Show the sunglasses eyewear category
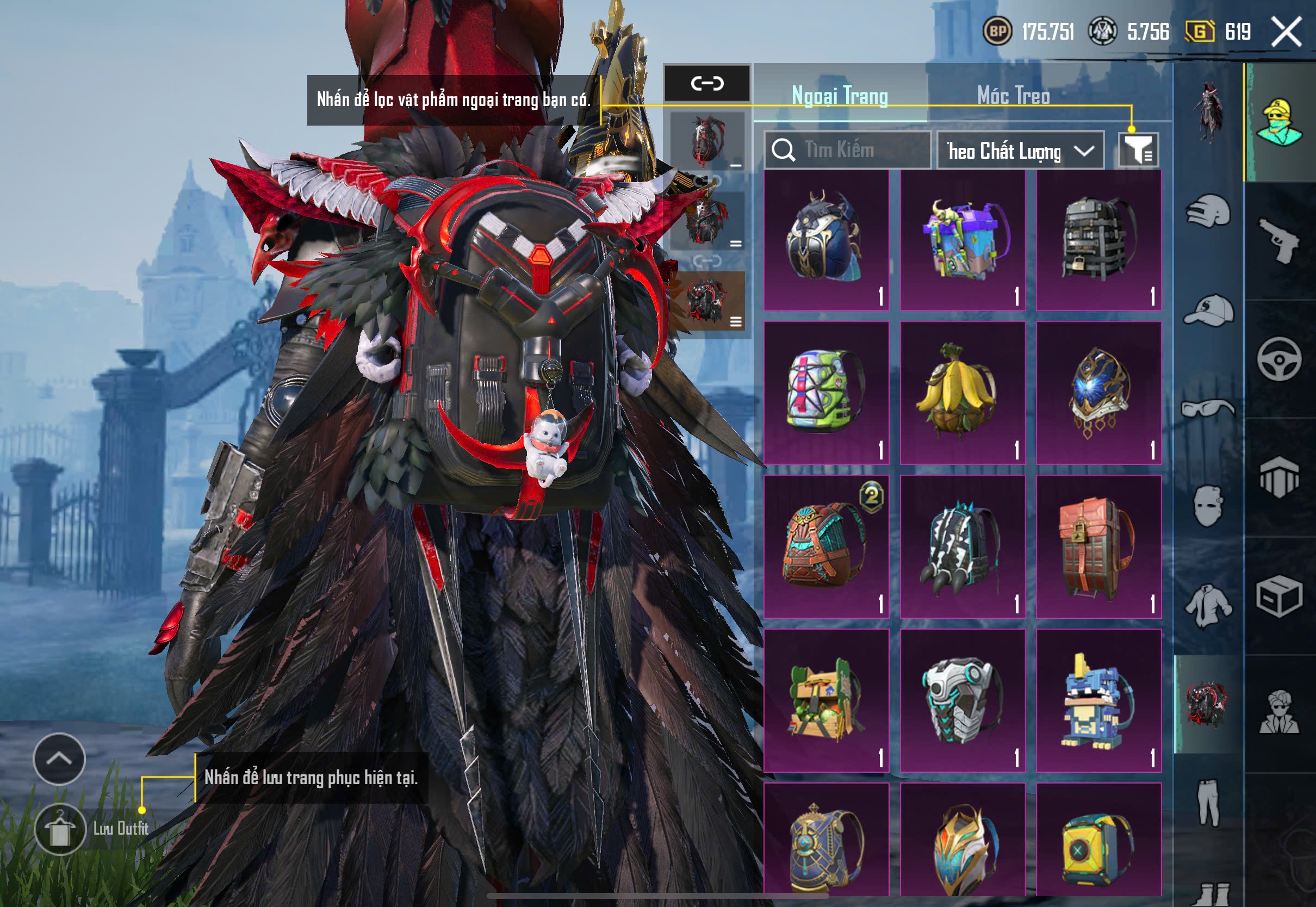This screenshot has height=907, width=1316. [x=1209, y=408]
